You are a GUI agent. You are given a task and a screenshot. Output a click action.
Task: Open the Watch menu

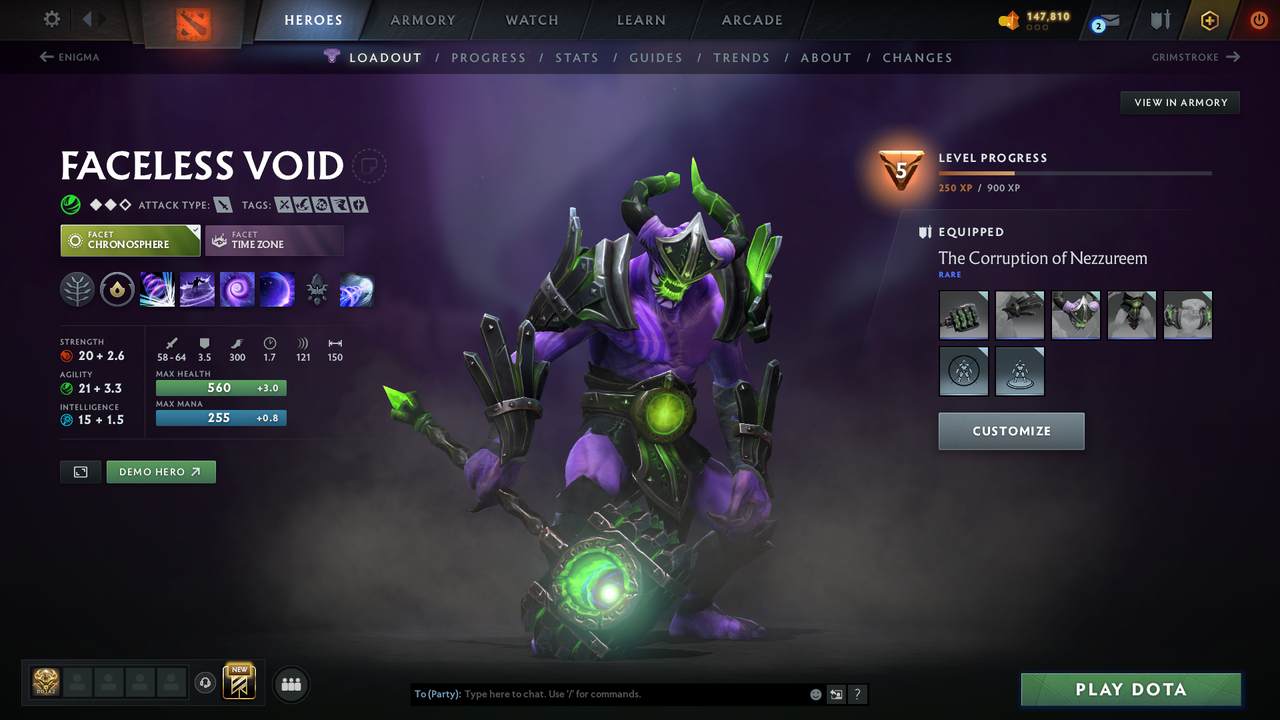(x=531, y=20)
